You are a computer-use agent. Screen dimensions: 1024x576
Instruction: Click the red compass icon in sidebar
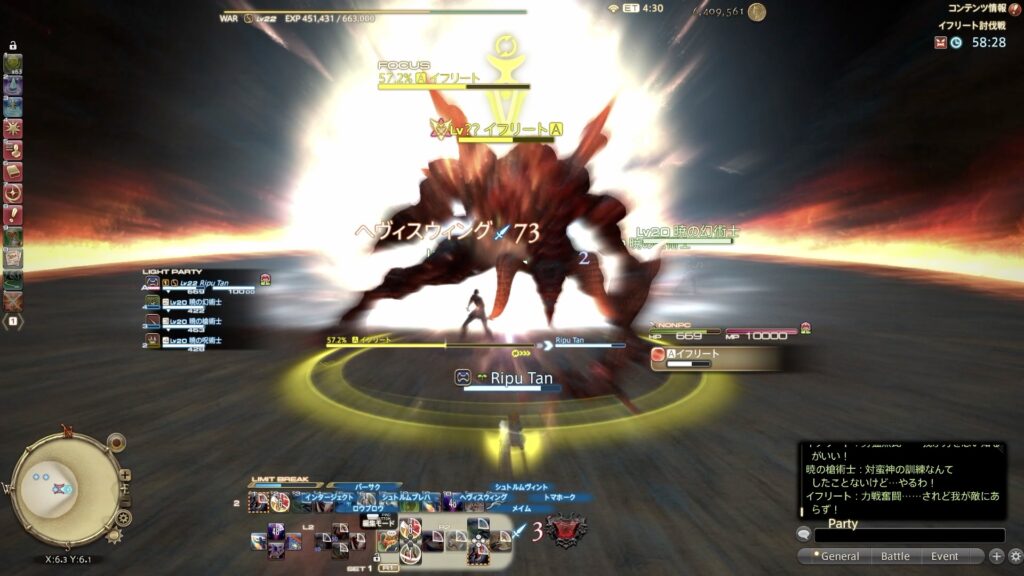13,192
